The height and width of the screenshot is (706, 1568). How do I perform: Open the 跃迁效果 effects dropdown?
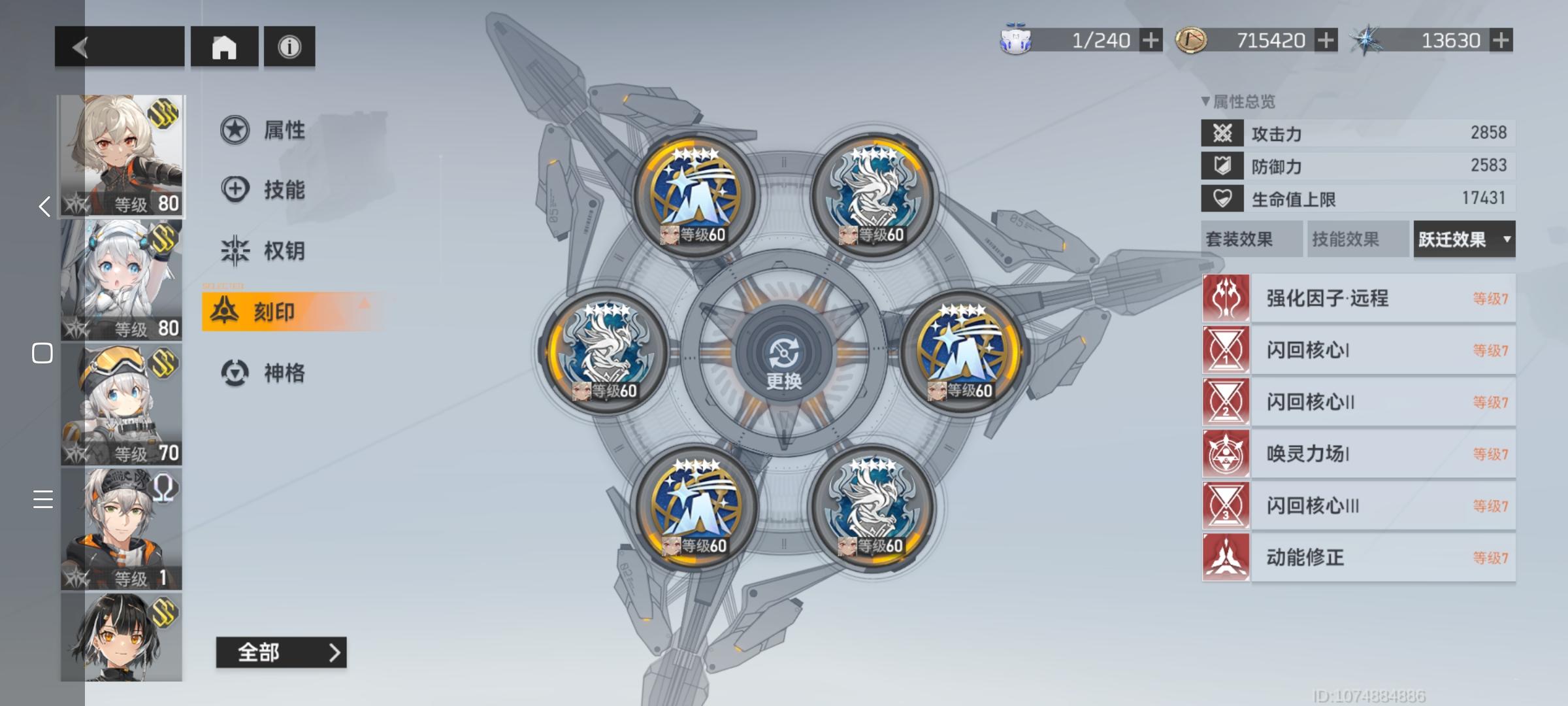[1463, 239]
